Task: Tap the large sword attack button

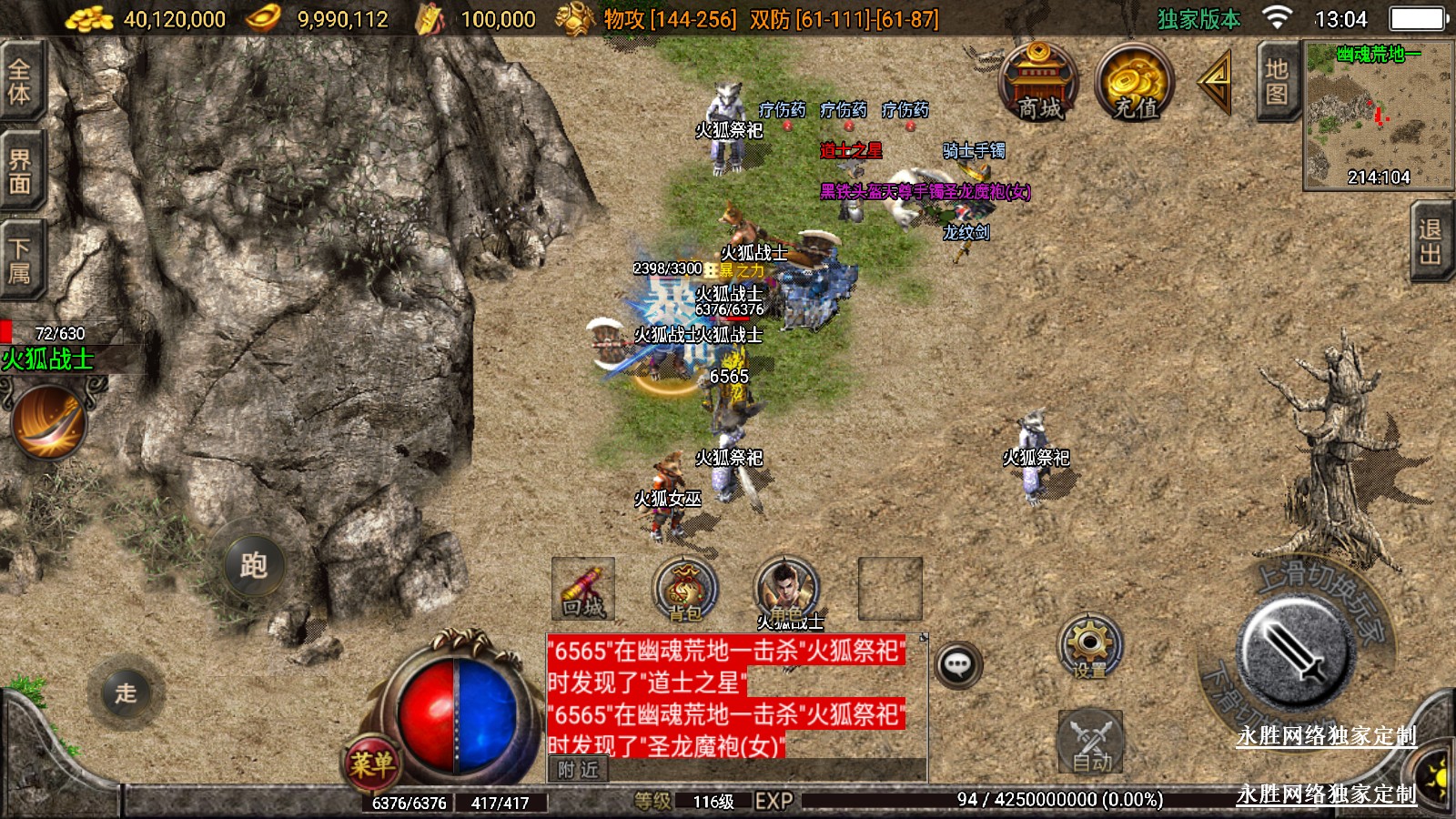Action: coord(1294,652)
